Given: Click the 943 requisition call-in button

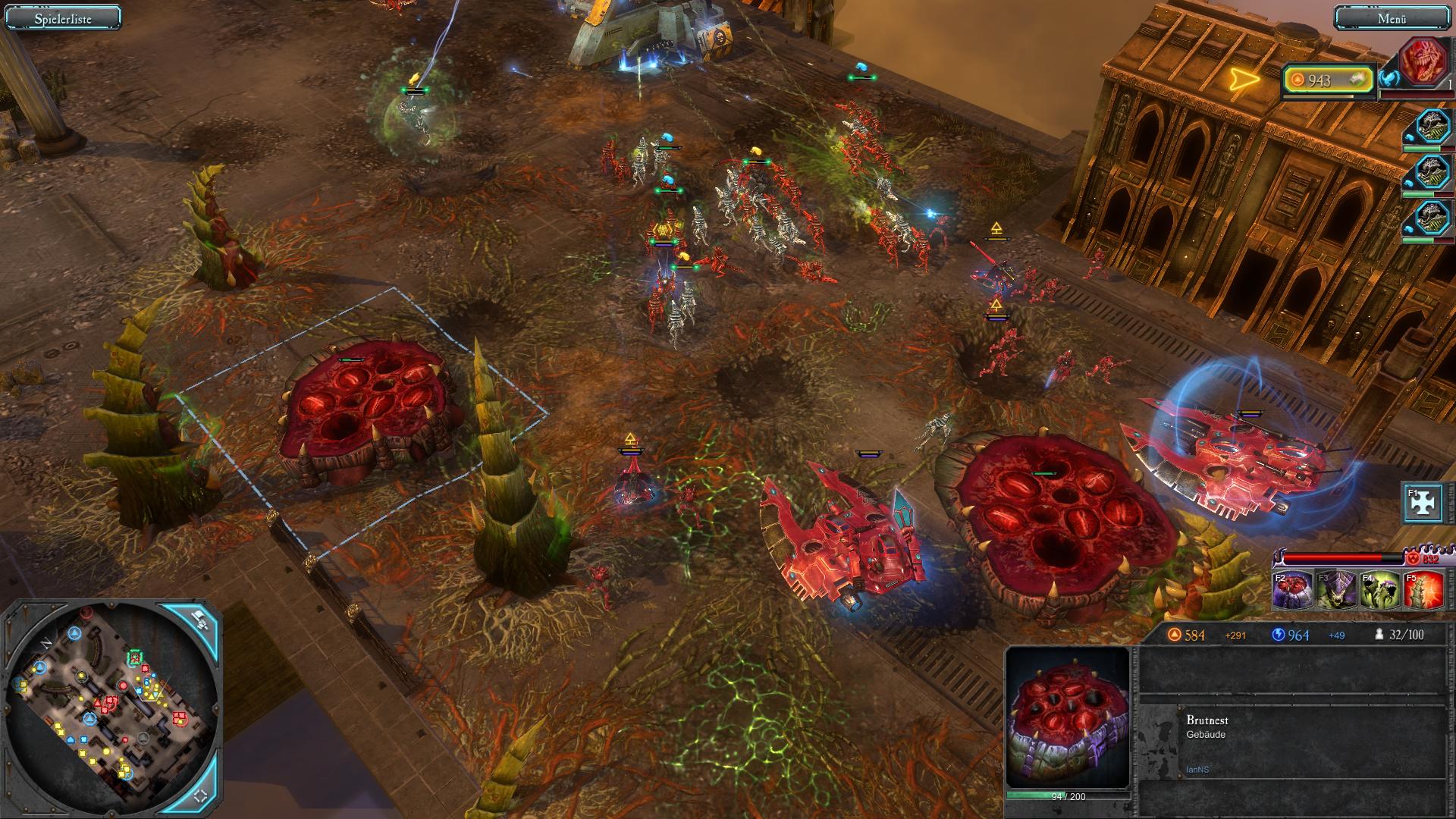Looking at the screenshot, I should (1329, 80).
